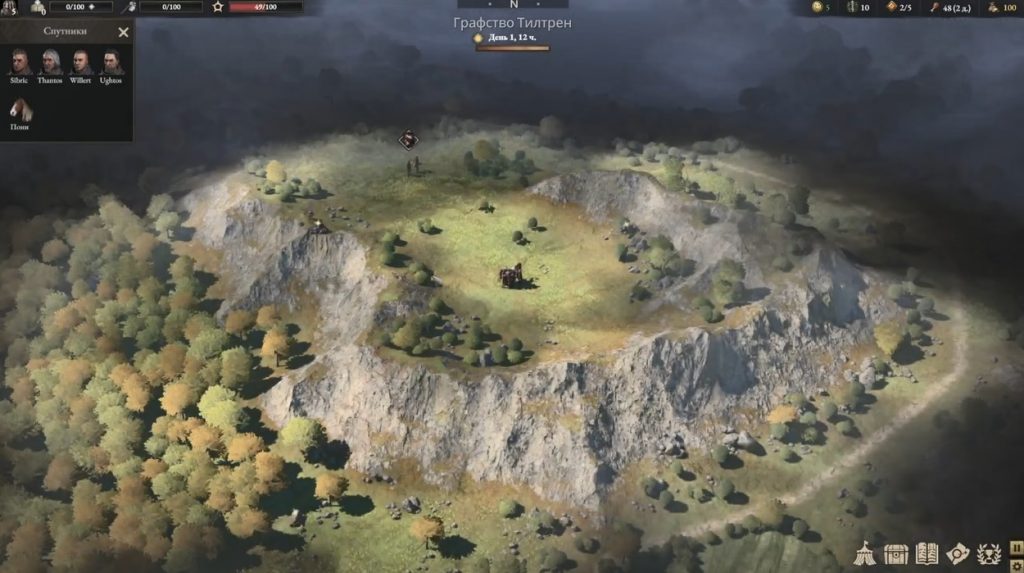Image resolution: width=1024 pixels, height=573 pixels.
Task: Pause the game with the pause button
Action: [x=1016, y=546]
